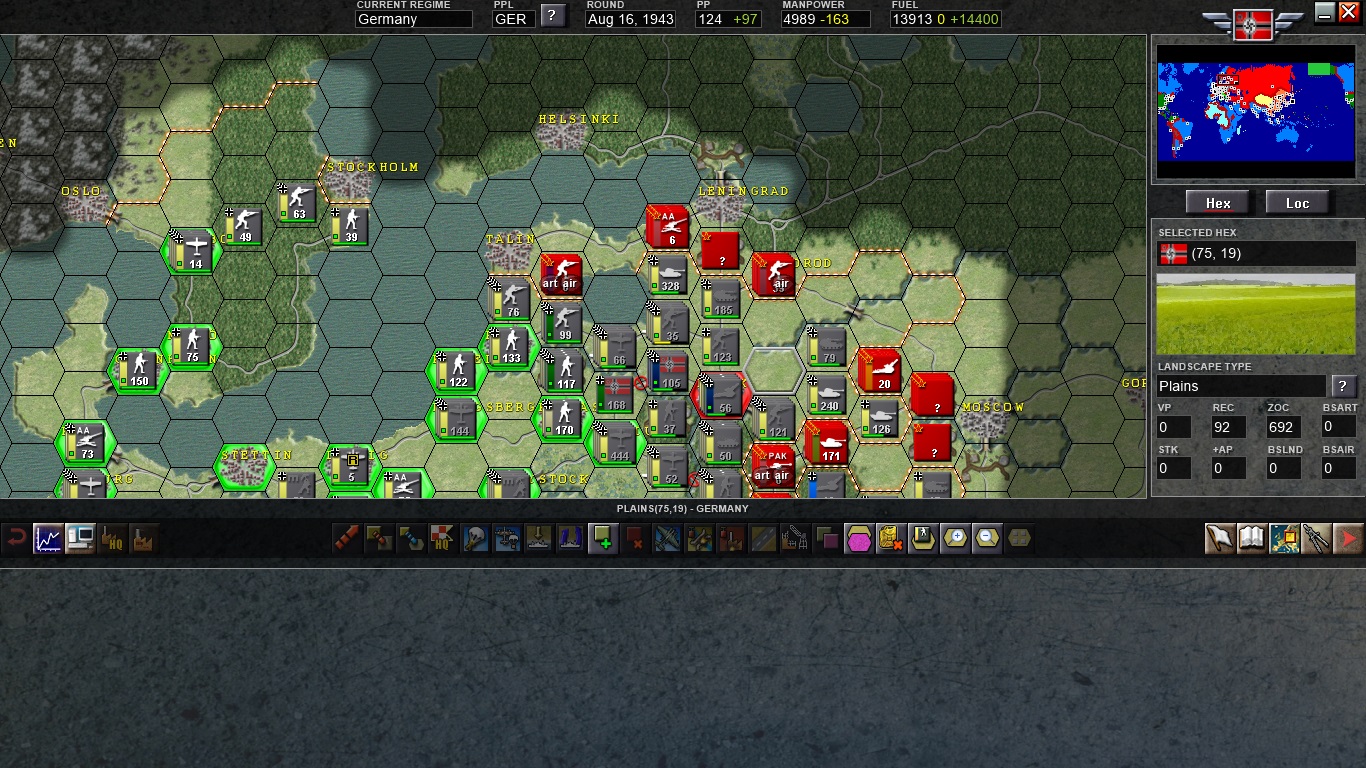The width and height of the screenshot is (1366, 768).
Task: Switch to the Hex tab
Action: pyautogui.click(x=1217, y=202)
